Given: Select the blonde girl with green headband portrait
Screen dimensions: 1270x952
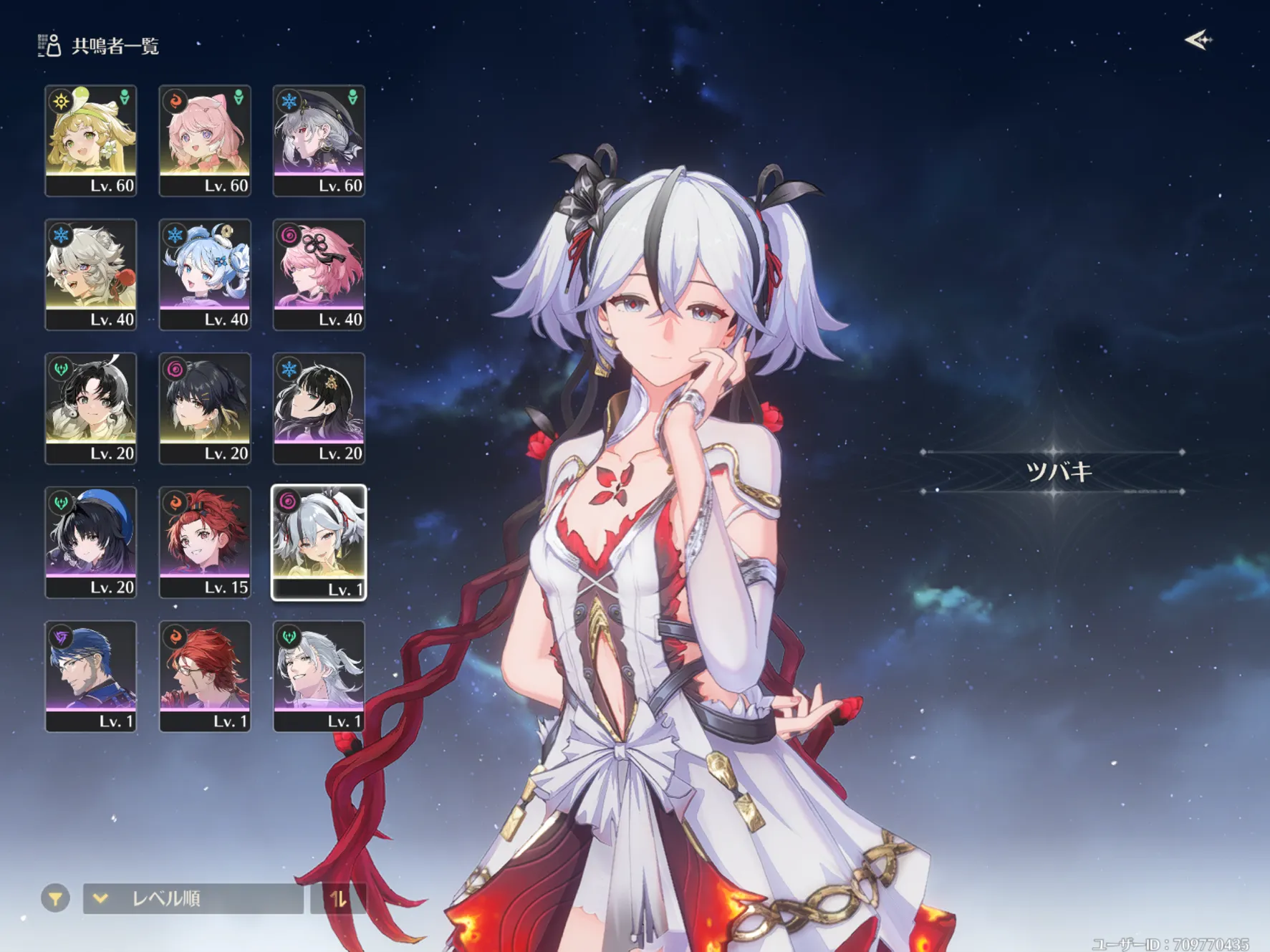Looking at the screenshot, I should pyautogui.click(x=91, y=140).
